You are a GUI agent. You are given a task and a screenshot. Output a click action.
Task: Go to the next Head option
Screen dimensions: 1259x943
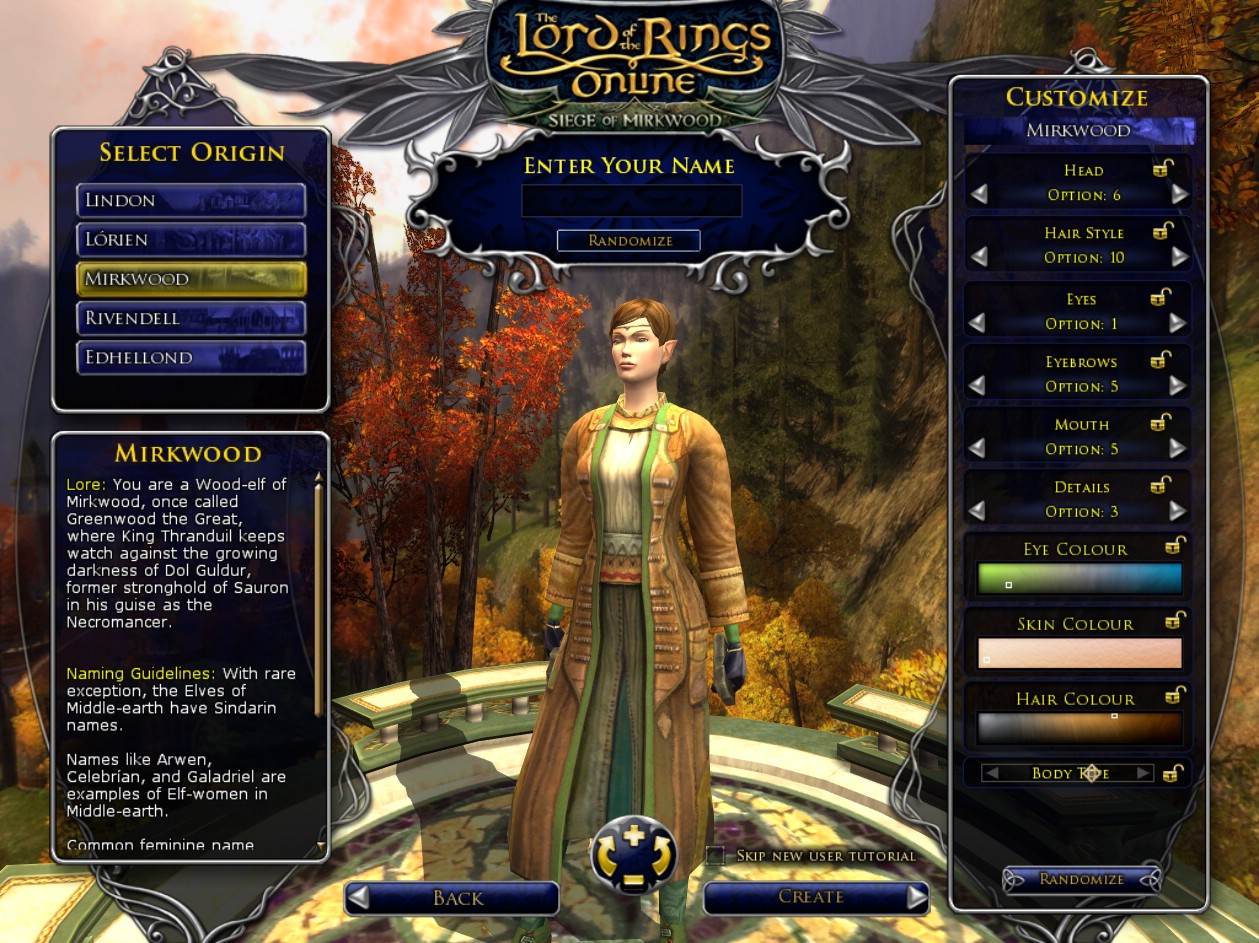point(1180,195)
